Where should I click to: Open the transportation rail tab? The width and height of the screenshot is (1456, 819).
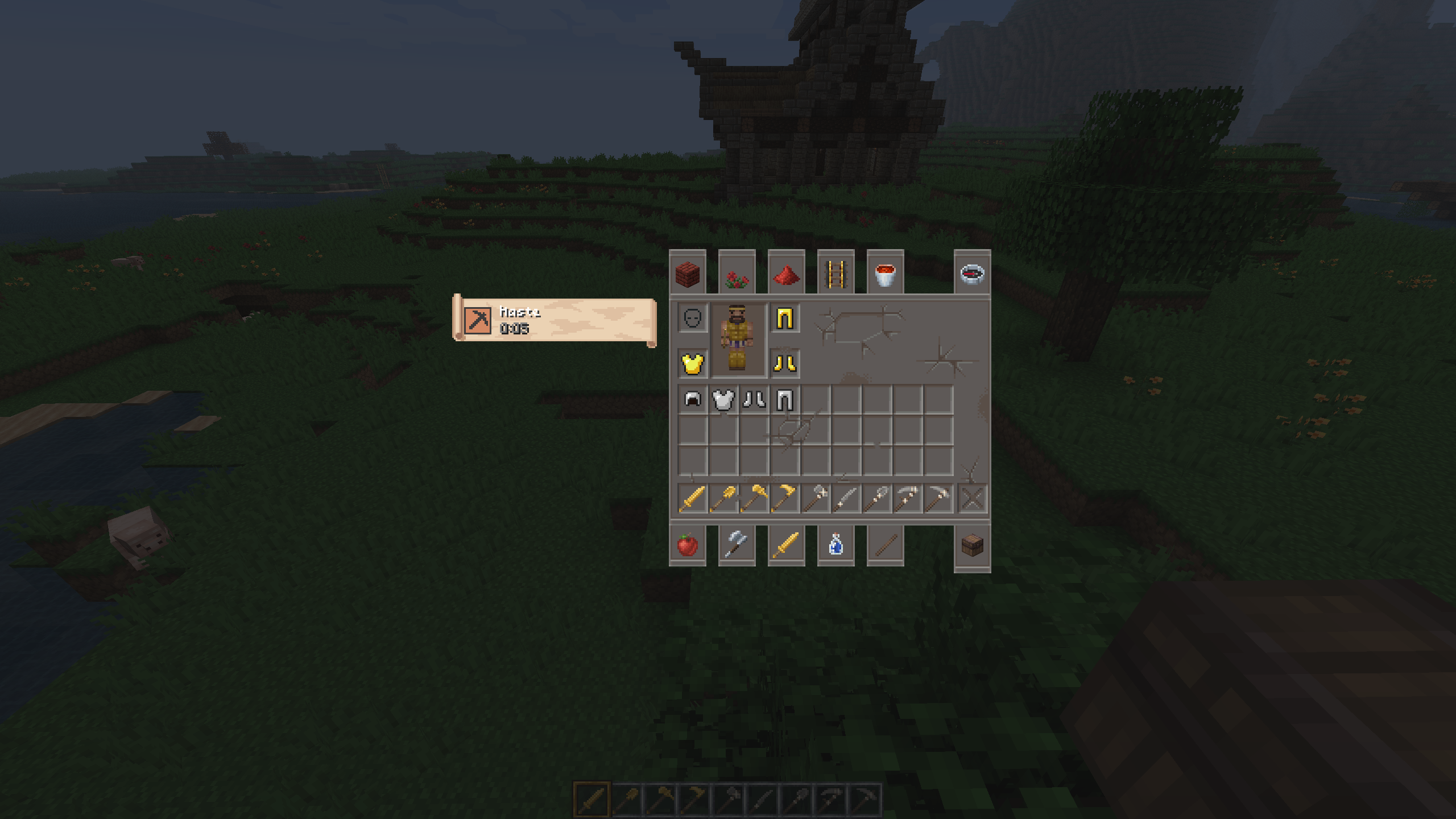click(x=836, y=274)
